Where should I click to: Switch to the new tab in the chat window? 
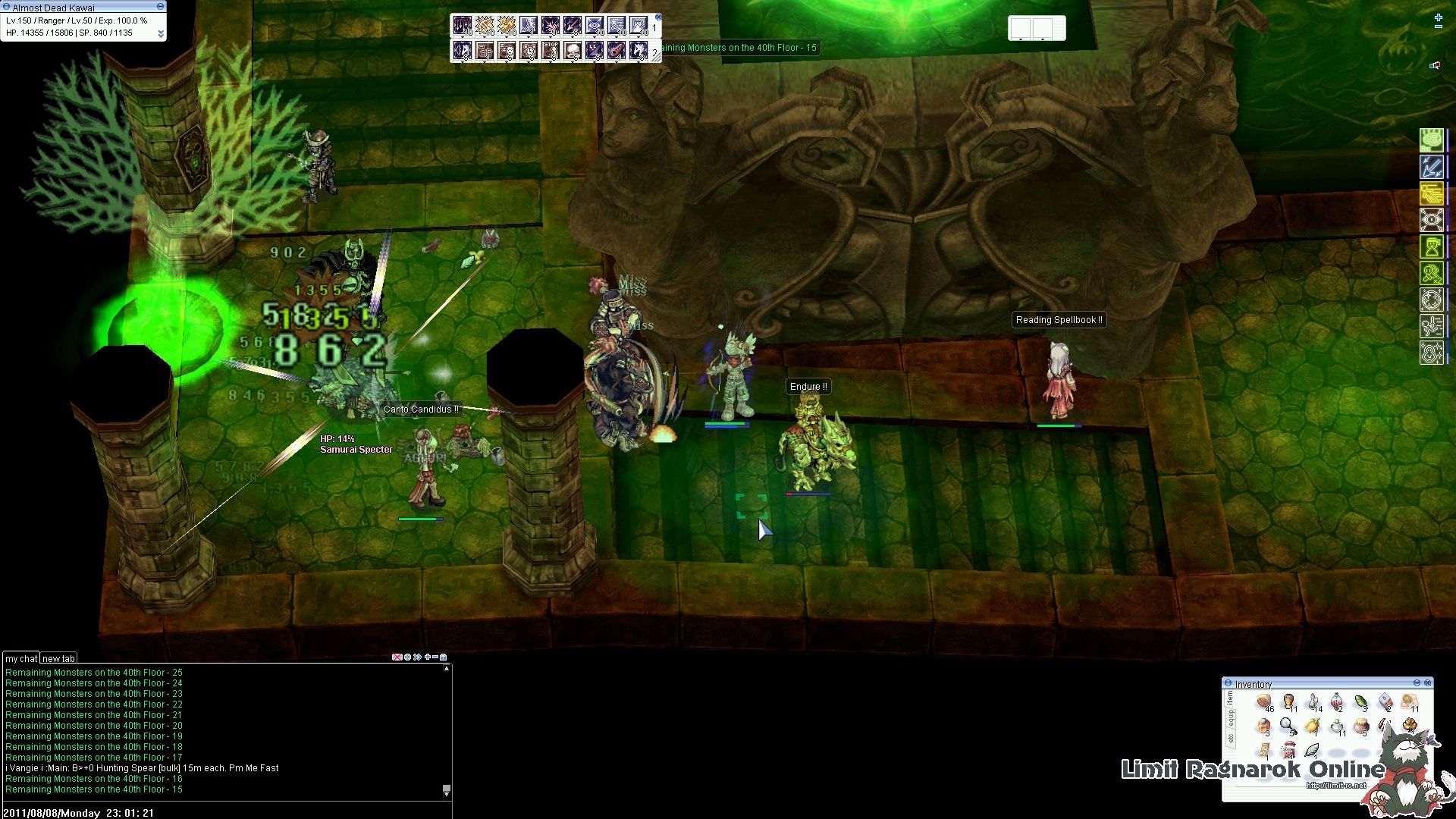click(58, 658)
